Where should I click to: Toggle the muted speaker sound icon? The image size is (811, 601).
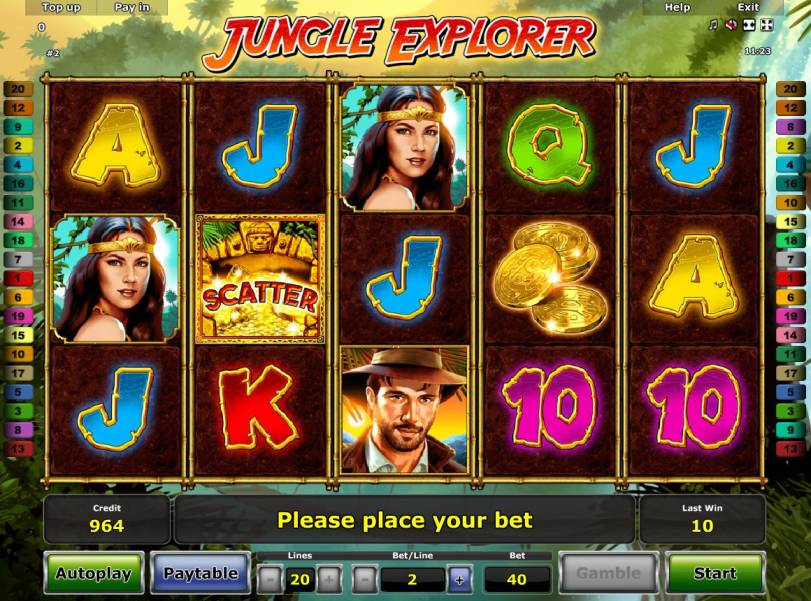coord(730,24)
